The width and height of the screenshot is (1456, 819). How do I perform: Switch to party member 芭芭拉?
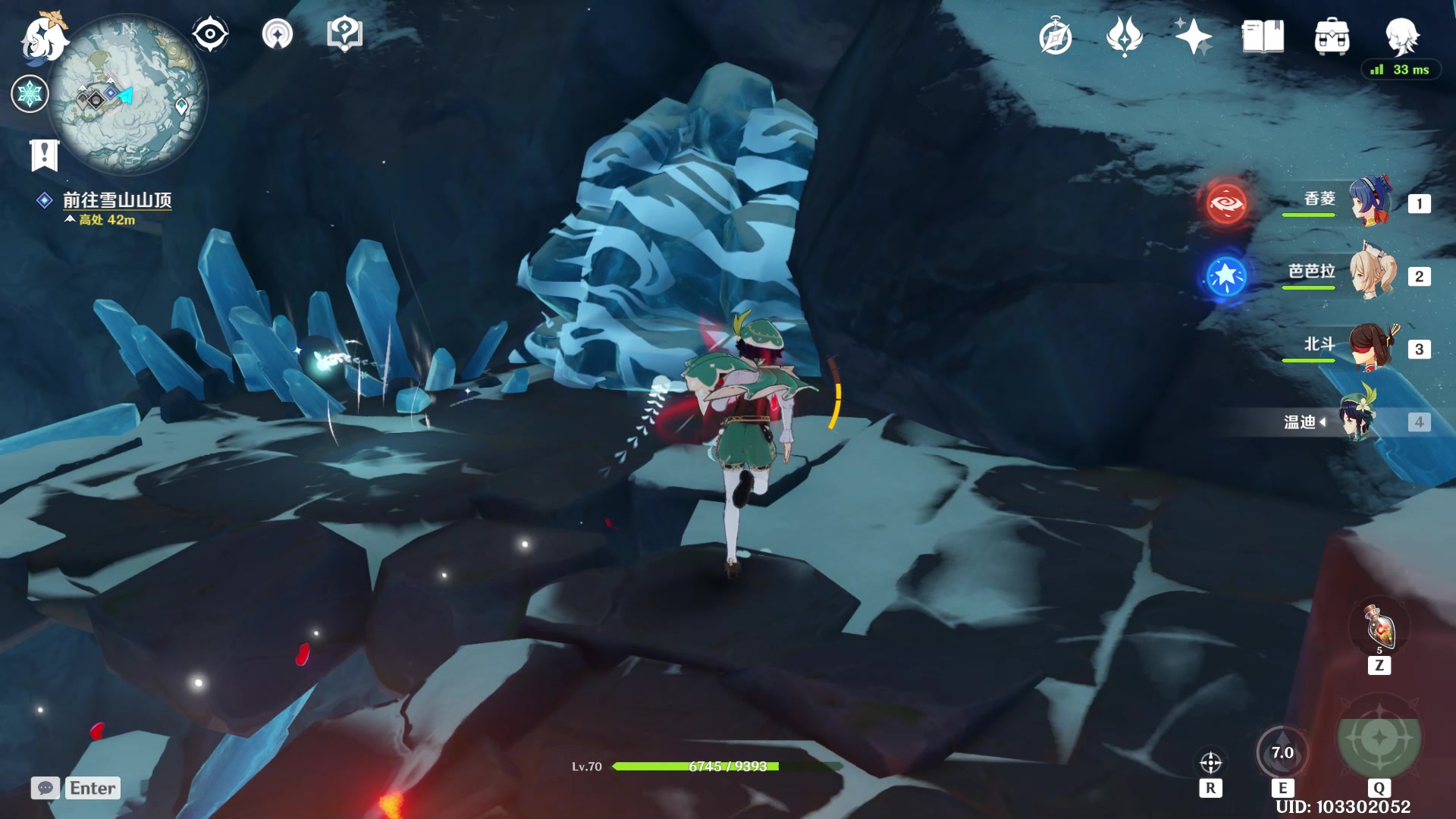pos(1370,275)
